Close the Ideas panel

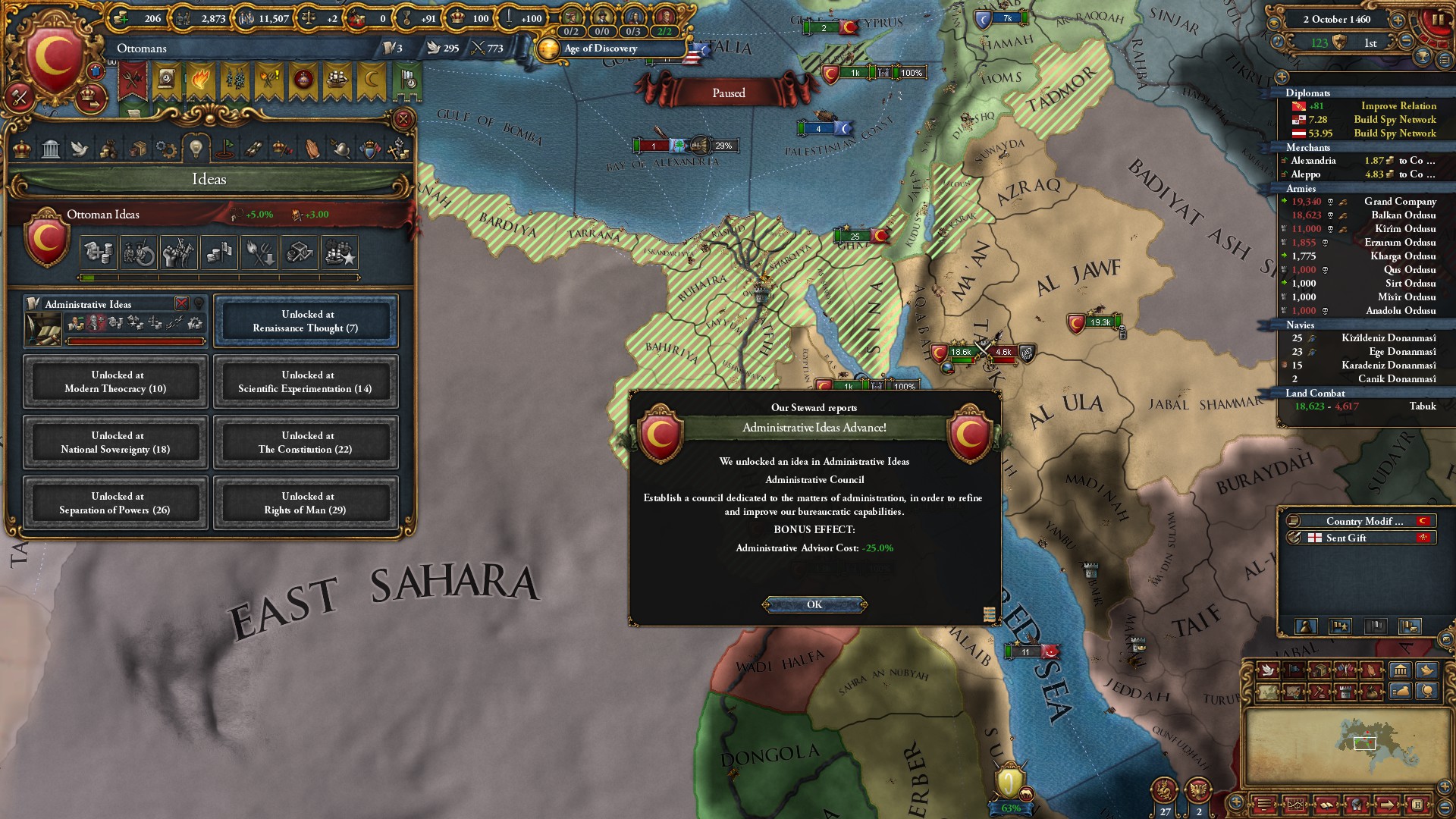(403, 119)
